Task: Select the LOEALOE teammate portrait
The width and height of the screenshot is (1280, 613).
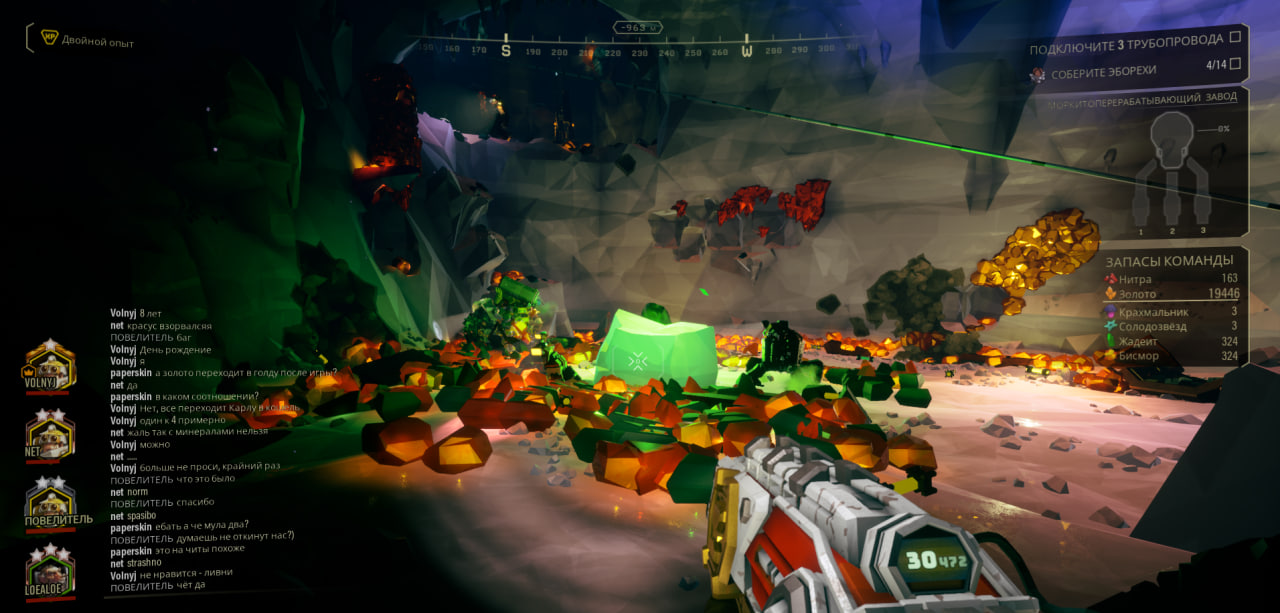Action: (x=50, y=571)
